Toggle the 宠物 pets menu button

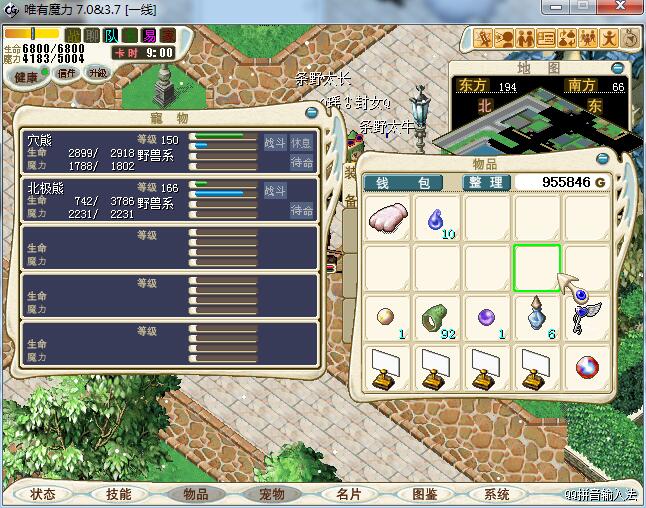coord(271,494)
